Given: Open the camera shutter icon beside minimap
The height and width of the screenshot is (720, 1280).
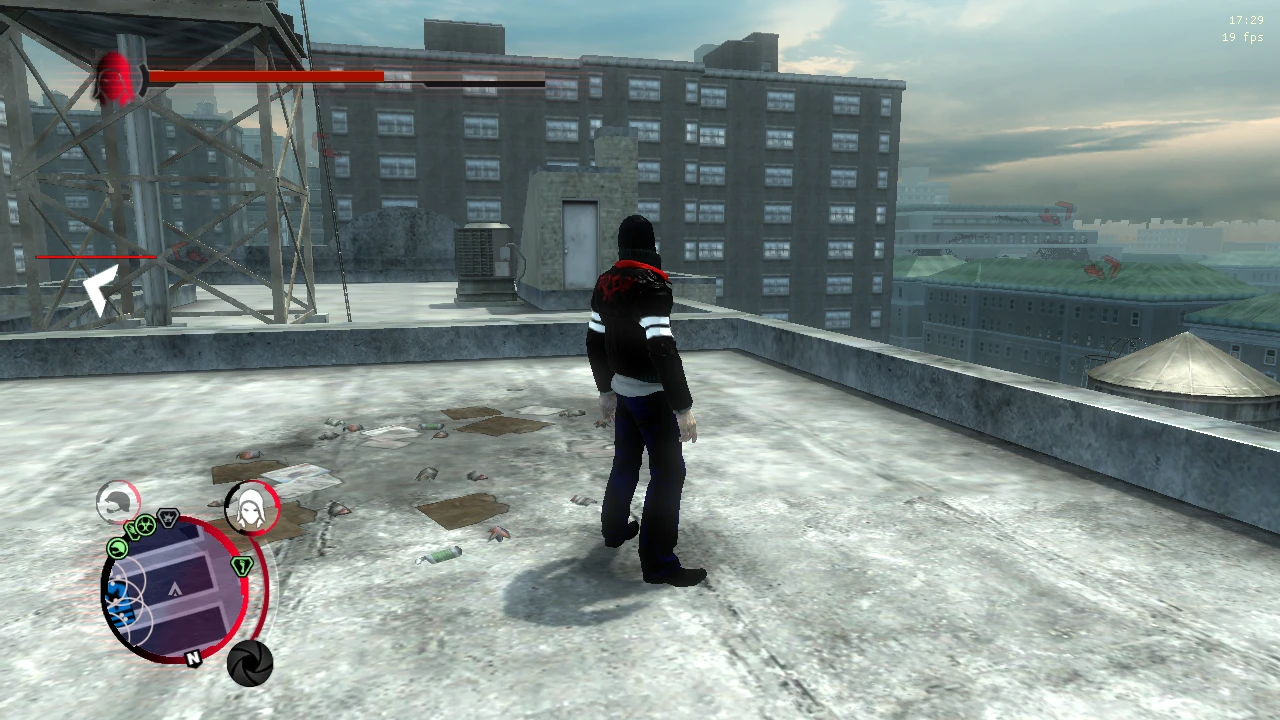Looking at the screenshot, I should pyautogui.click(x=250, y=661).
